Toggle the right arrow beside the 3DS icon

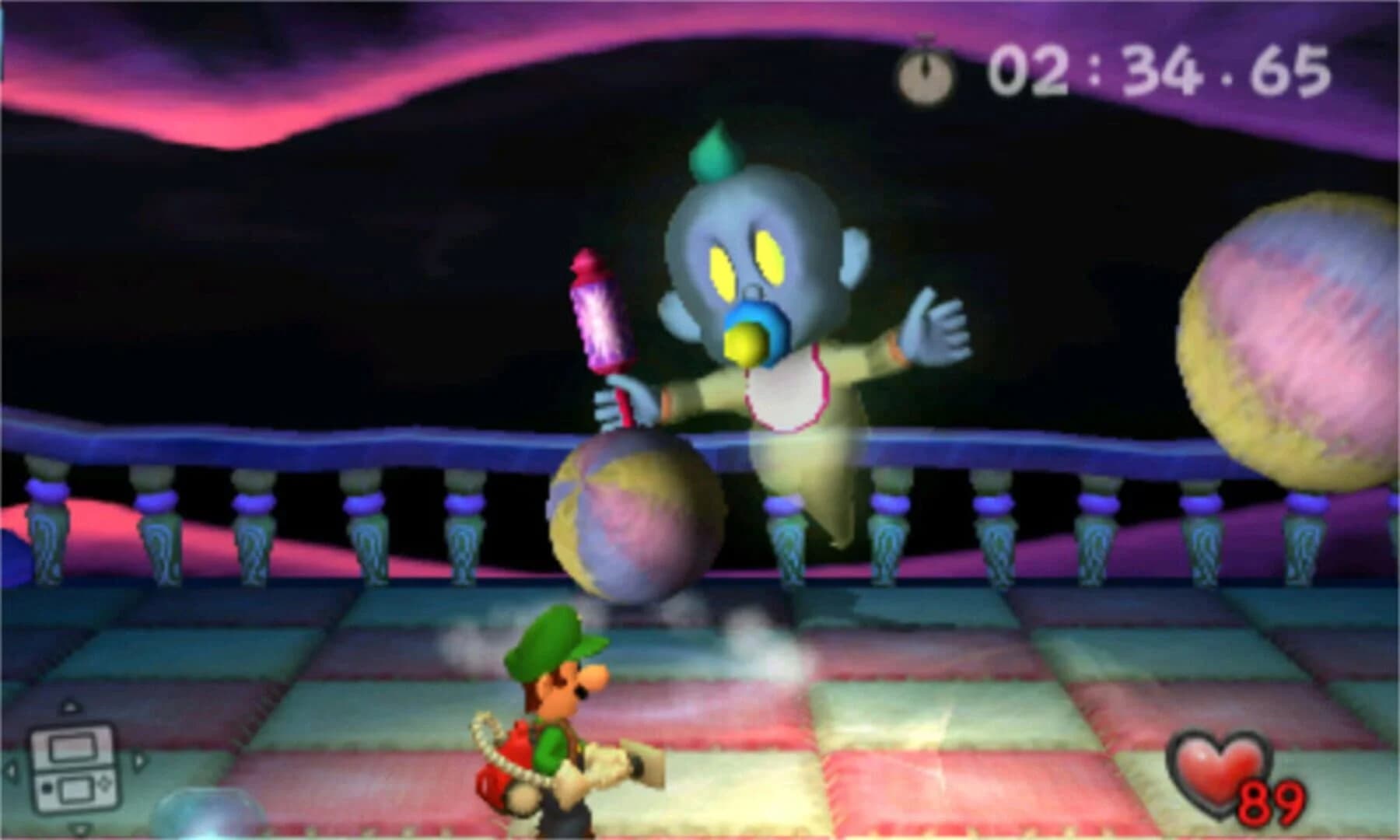[139, 761]
